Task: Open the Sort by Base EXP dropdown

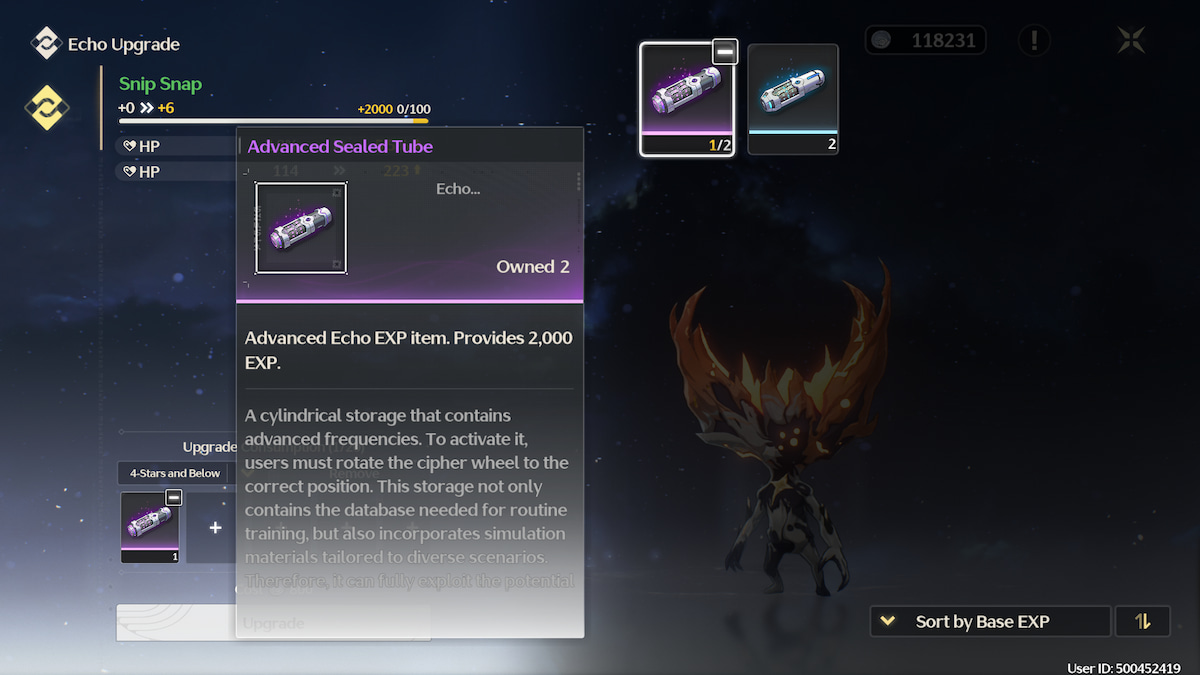Action: [x=990, y=621]
